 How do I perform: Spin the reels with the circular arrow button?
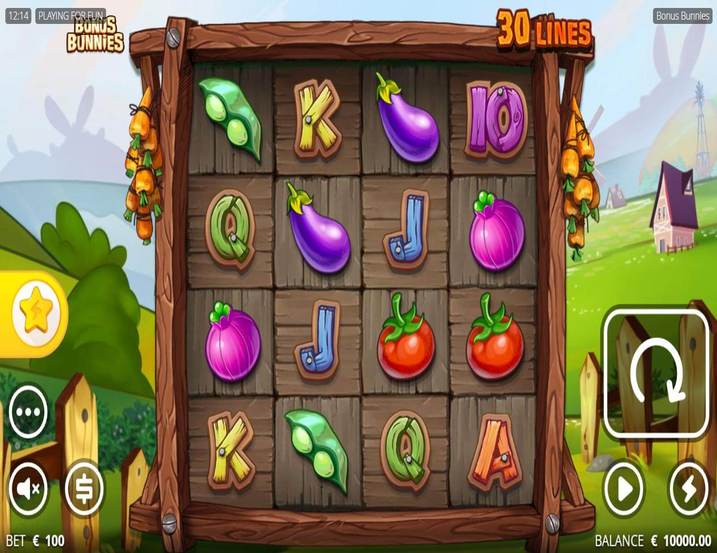(657, 372)
